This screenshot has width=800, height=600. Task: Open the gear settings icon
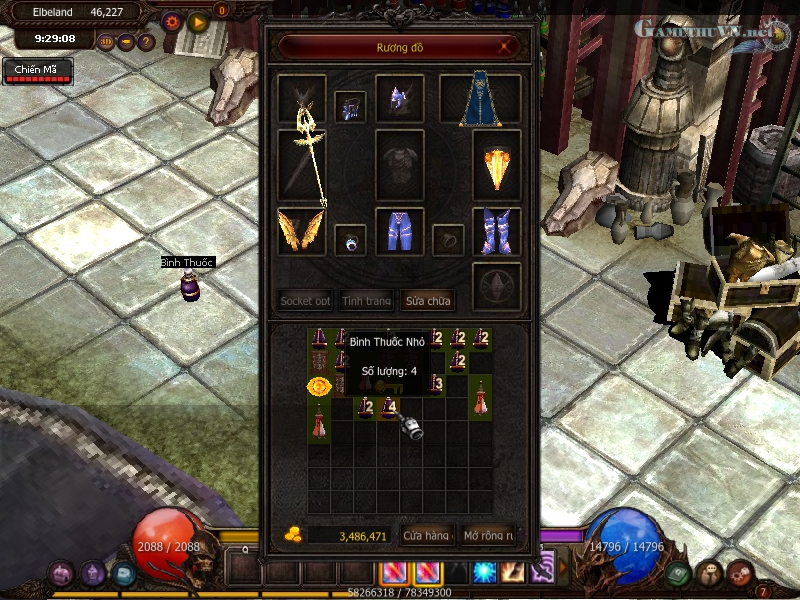(172, 20)
